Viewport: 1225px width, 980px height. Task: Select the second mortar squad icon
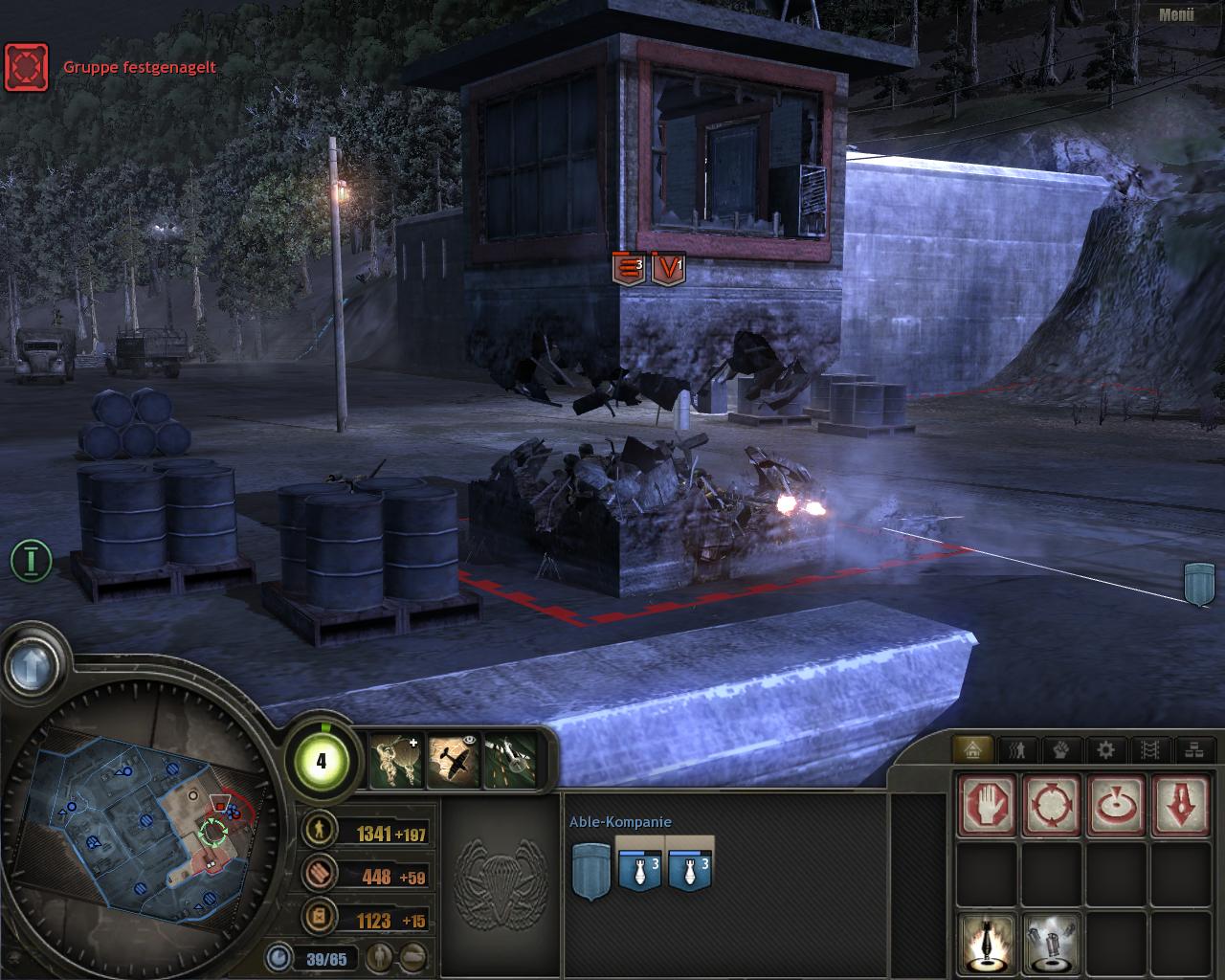(690, 864)
